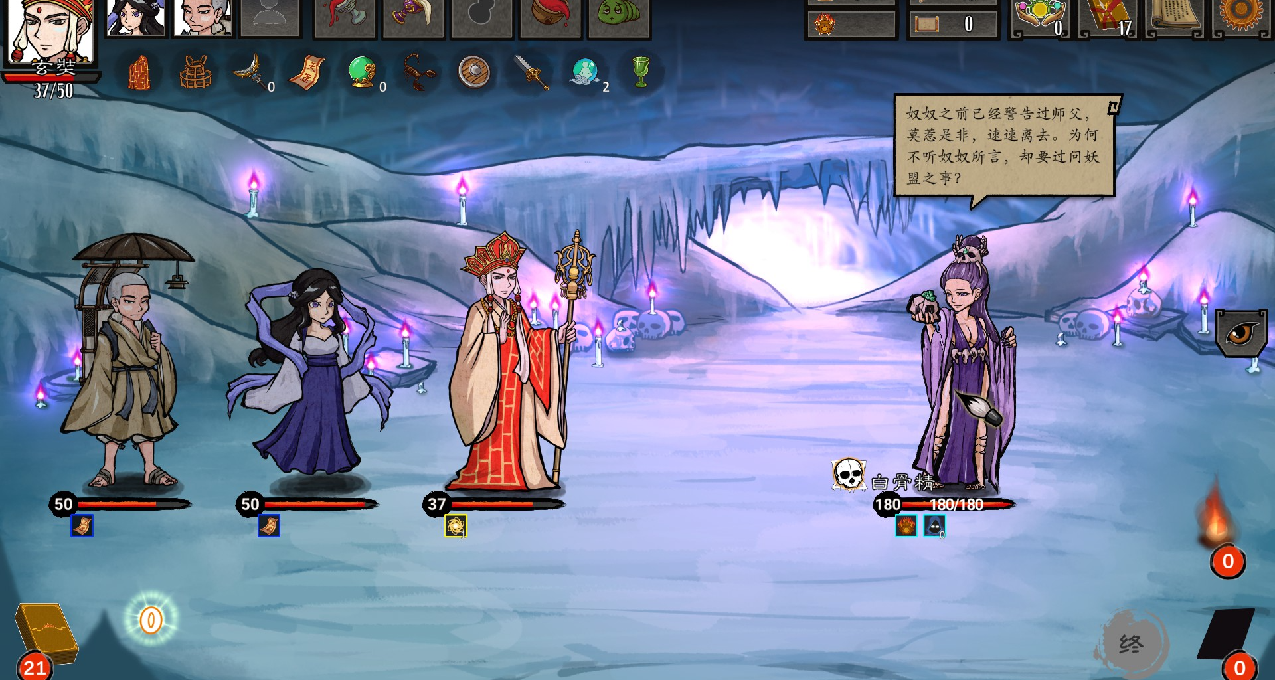Inspect the paper talisman scroll relic

click(307, 72)
